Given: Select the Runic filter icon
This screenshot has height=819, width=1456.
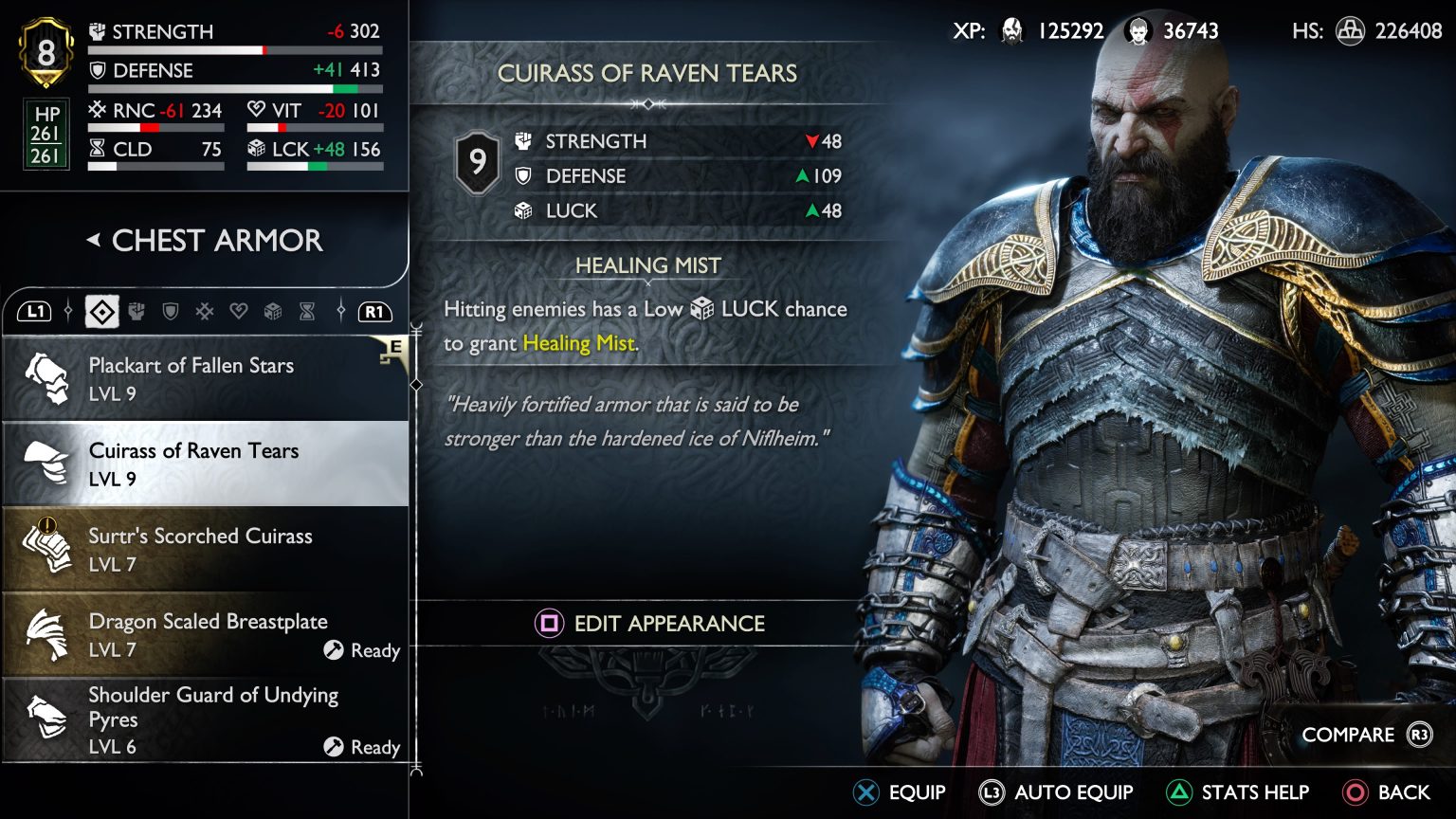Looking at the screenshot, I should pos(206,311).
